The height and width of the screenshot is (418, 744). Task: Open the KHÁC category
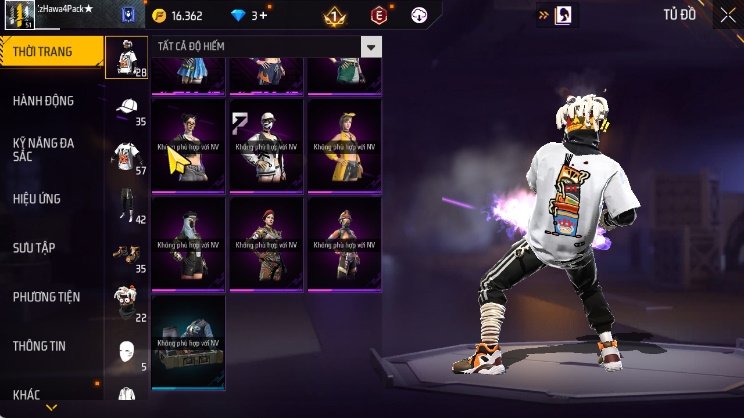(x=30, y=394)
